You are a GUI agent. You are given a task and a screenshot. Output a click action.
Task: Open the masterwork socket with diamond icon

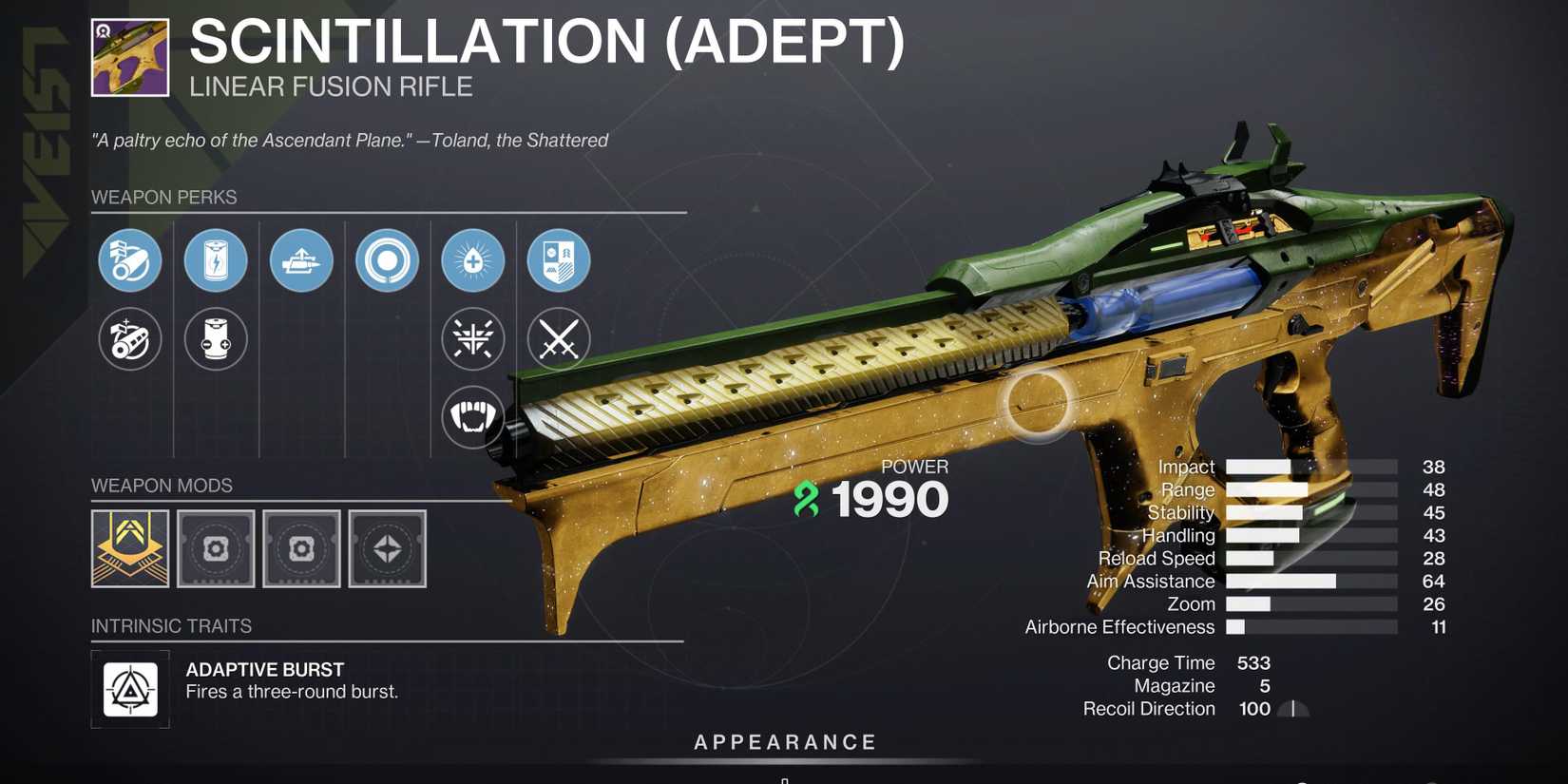coord(388,548)
